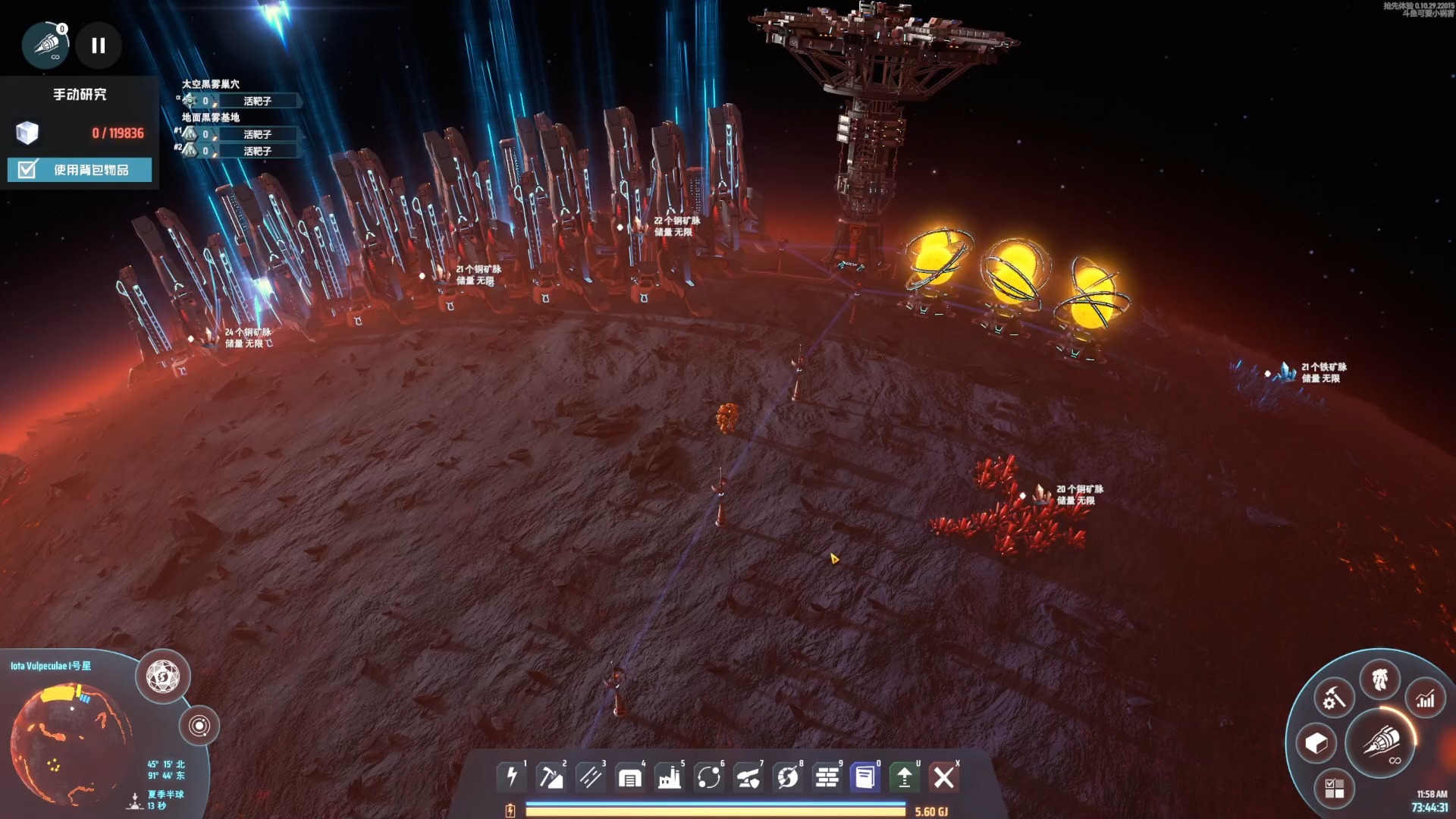The image size is (1456, 819).
Task: Open the mecha panel icon
Action: click(x=1379, y=679)
